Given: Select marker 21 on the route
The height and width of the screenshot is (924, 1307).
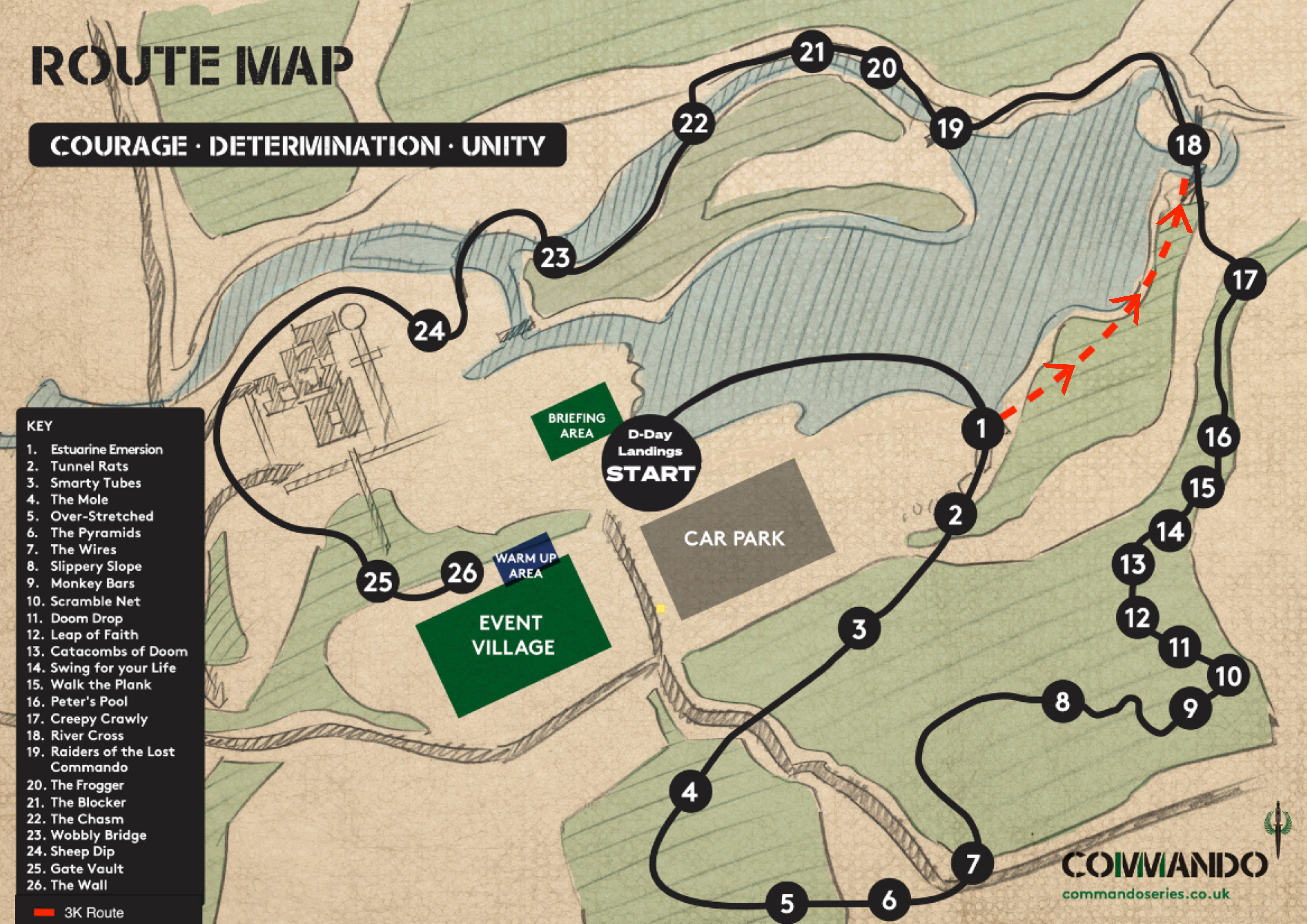Looking at the screenshot, I should pyautogui.click(x=812, y=52).
